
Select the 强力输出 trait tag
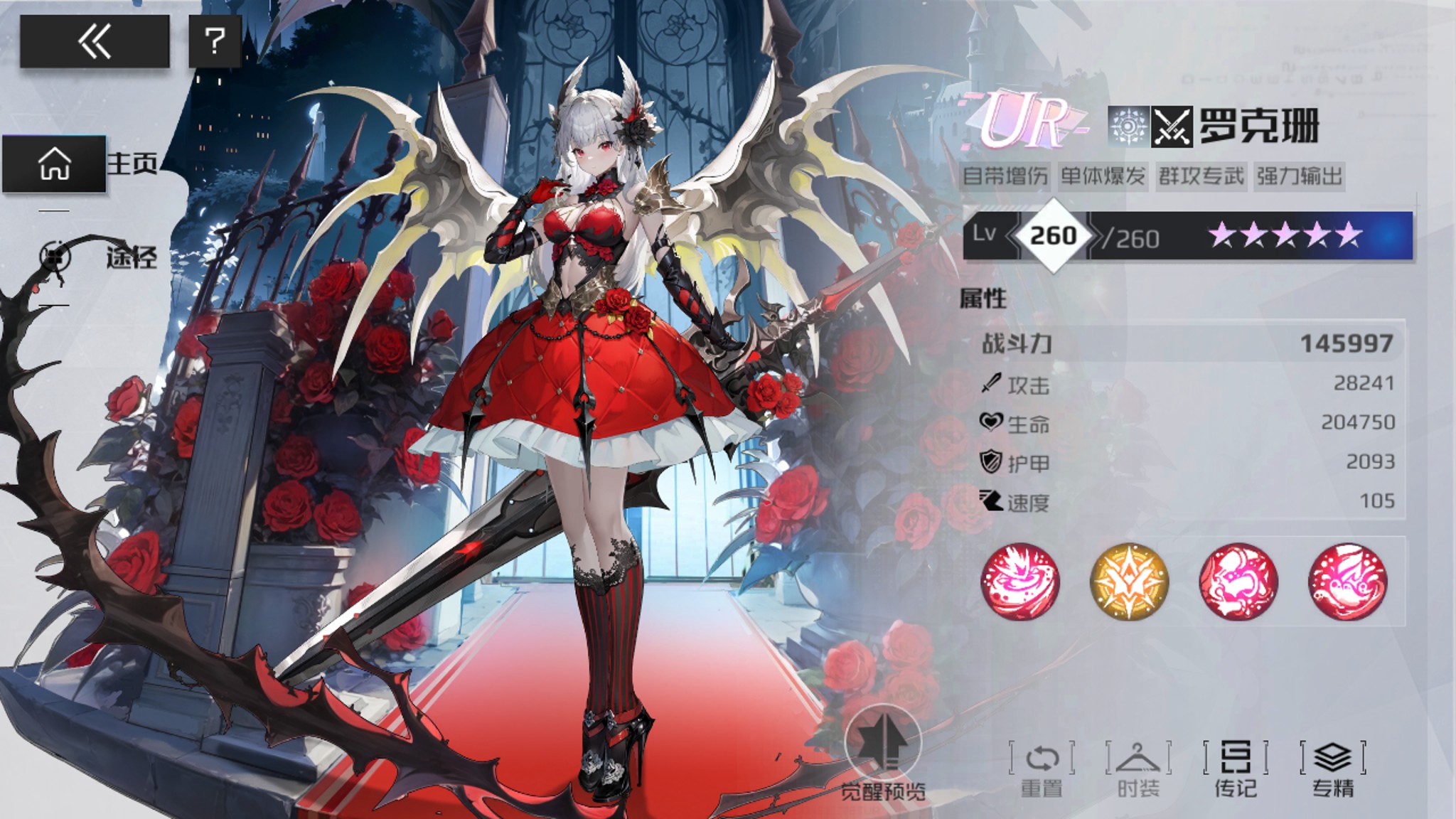(x=1299, y=176)
